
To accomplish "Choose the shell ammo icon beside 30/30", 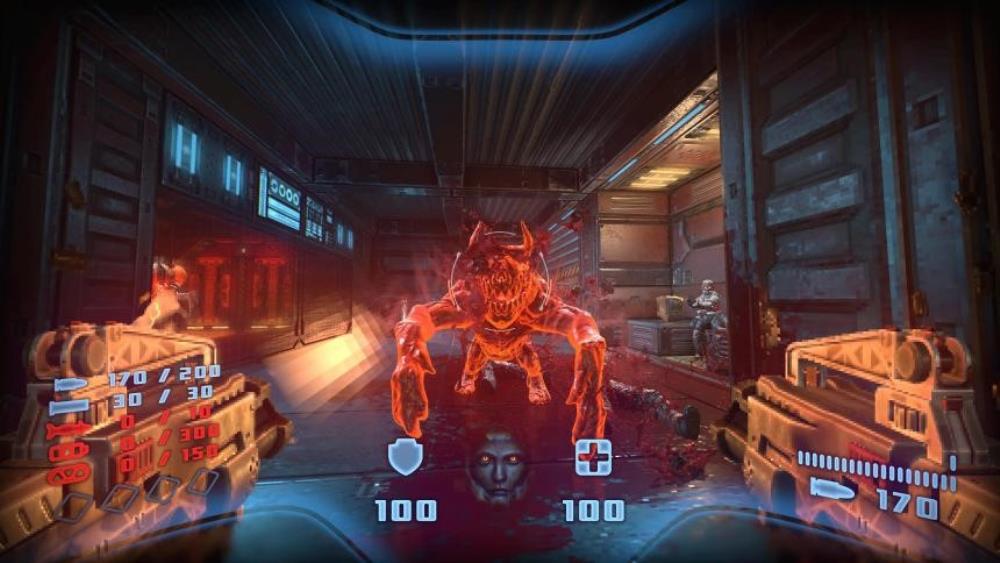I will [x=68, y=407].
